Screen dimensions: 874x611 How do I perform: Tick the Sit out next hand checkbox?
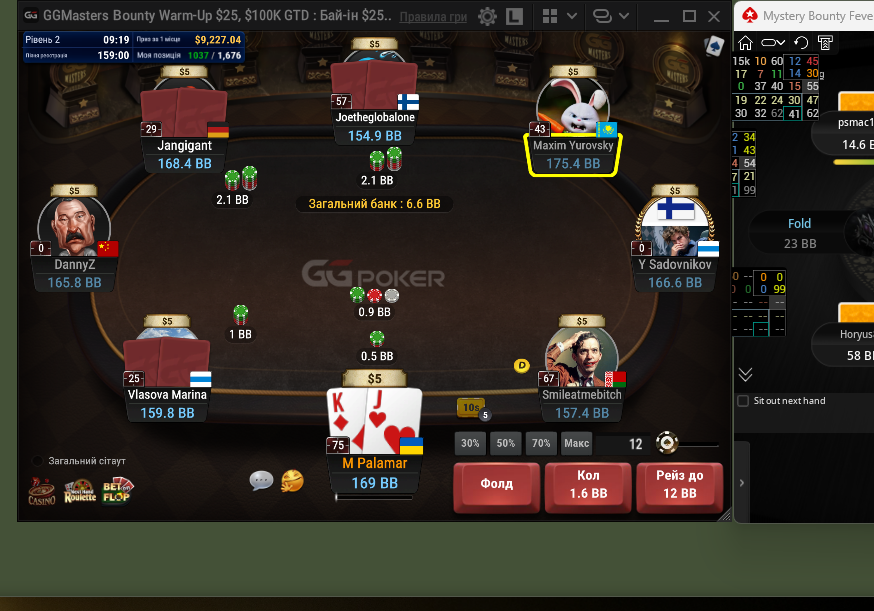[742, 401]
